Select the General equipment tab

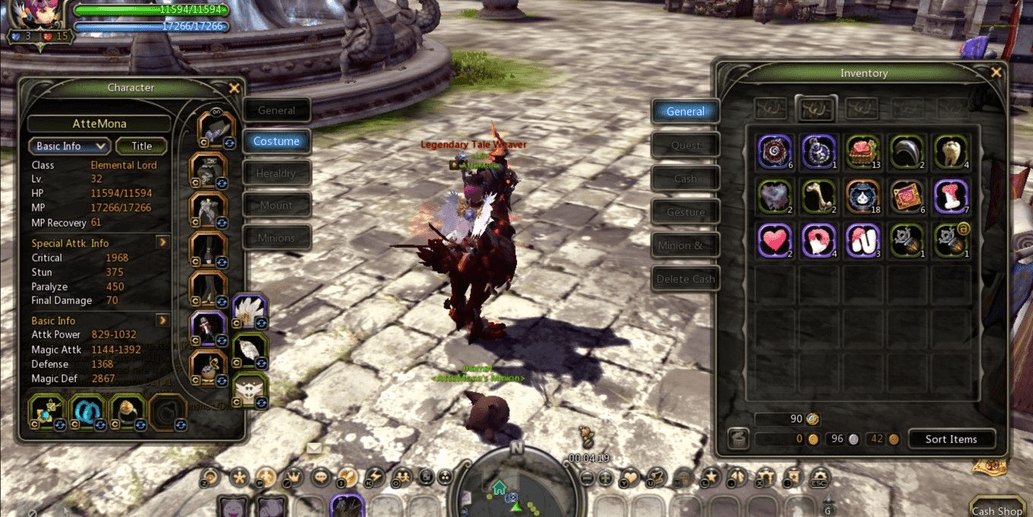(x=277, y=110)
